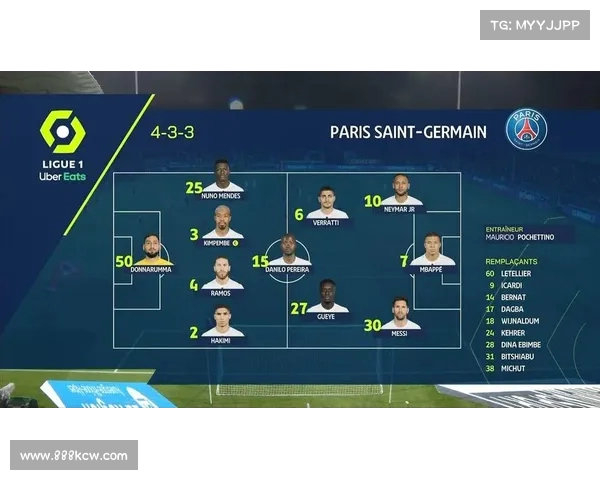Click the Paris Saint-Germain club crest

pyautogui.click(x=526, y=130)
